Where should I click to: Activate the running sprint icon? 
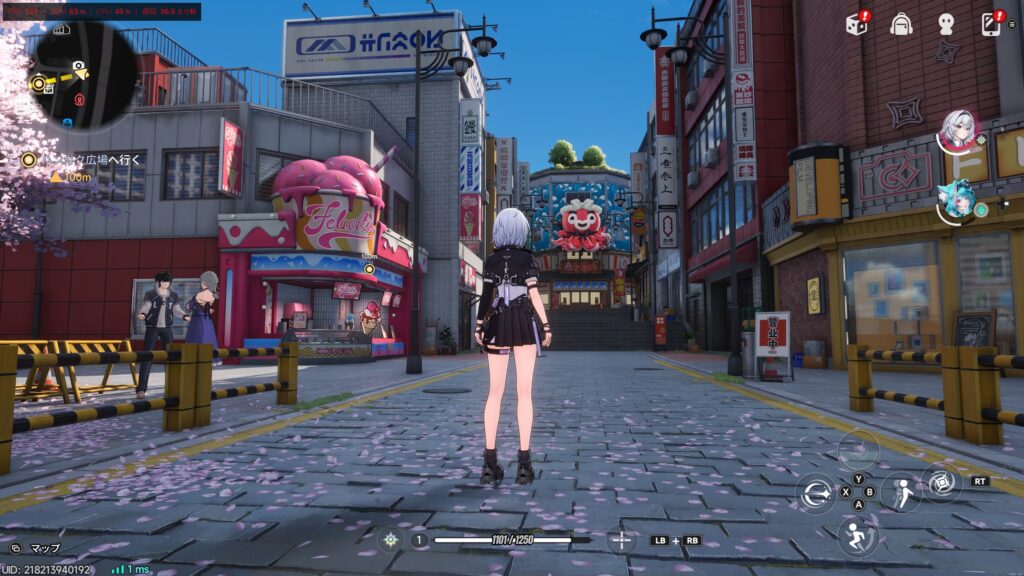point(857,535)
